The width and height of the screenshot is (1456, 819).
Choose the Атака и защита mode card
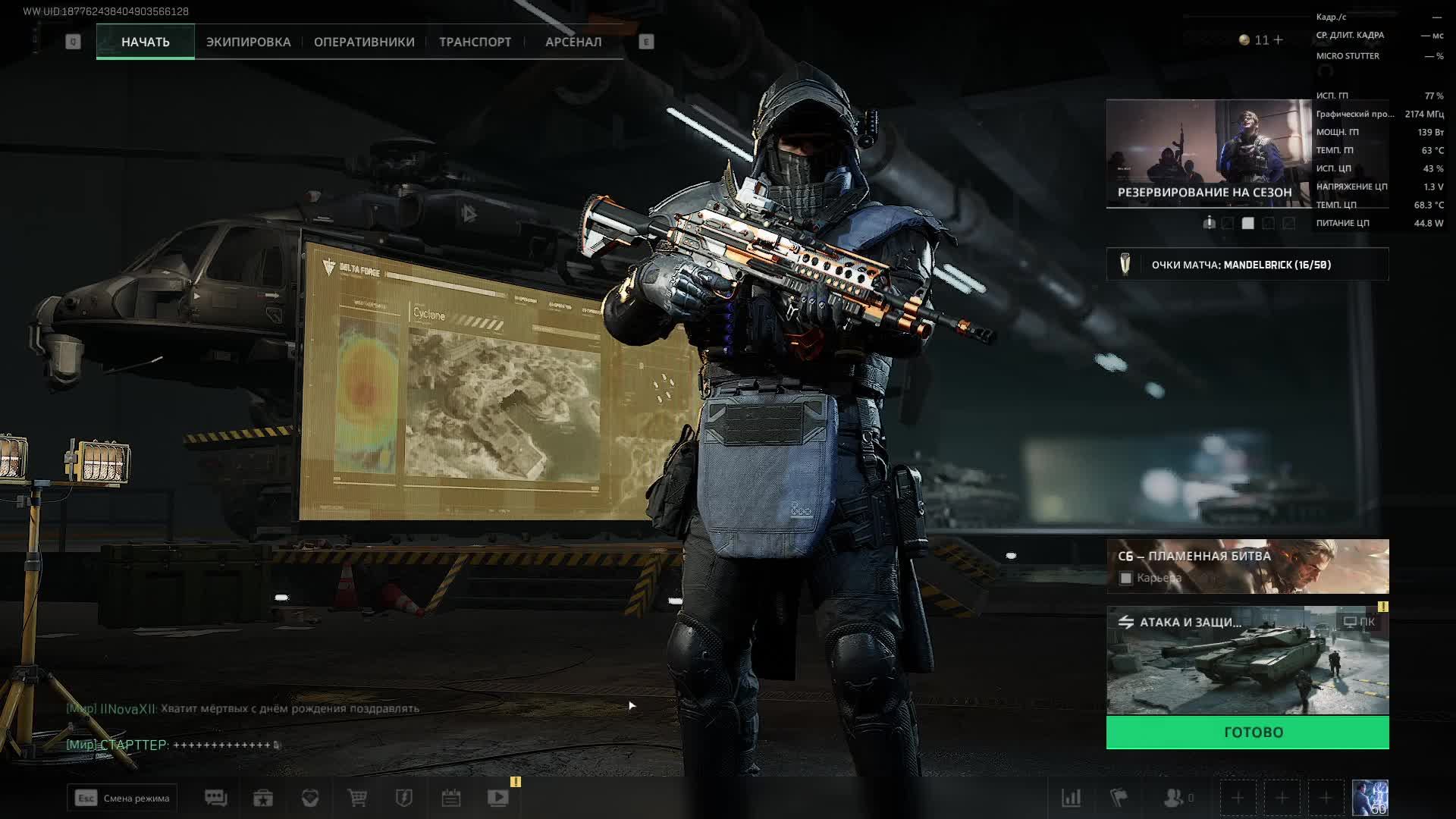pos(1247,660)
